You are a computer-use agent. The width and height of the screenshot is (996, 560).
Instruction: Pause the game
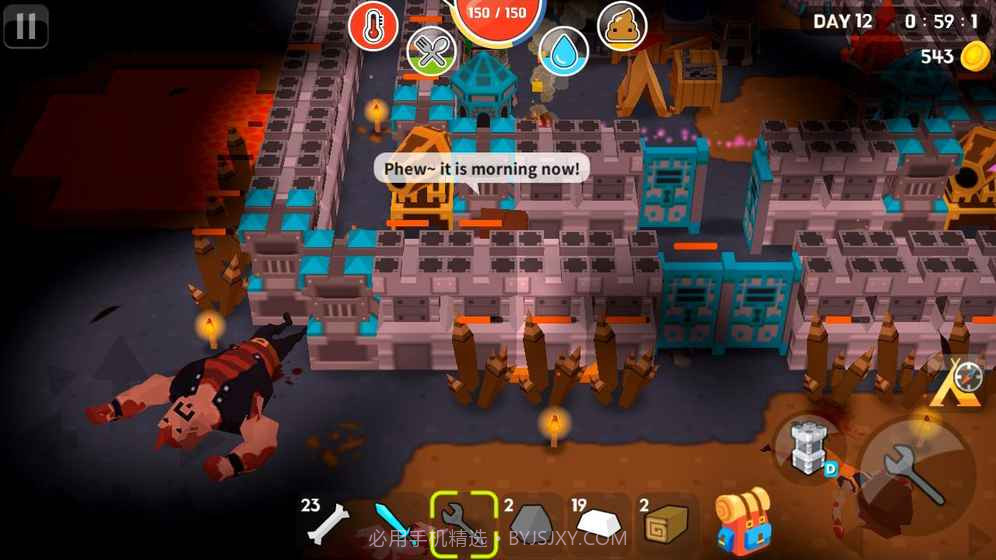coord(26,26)
